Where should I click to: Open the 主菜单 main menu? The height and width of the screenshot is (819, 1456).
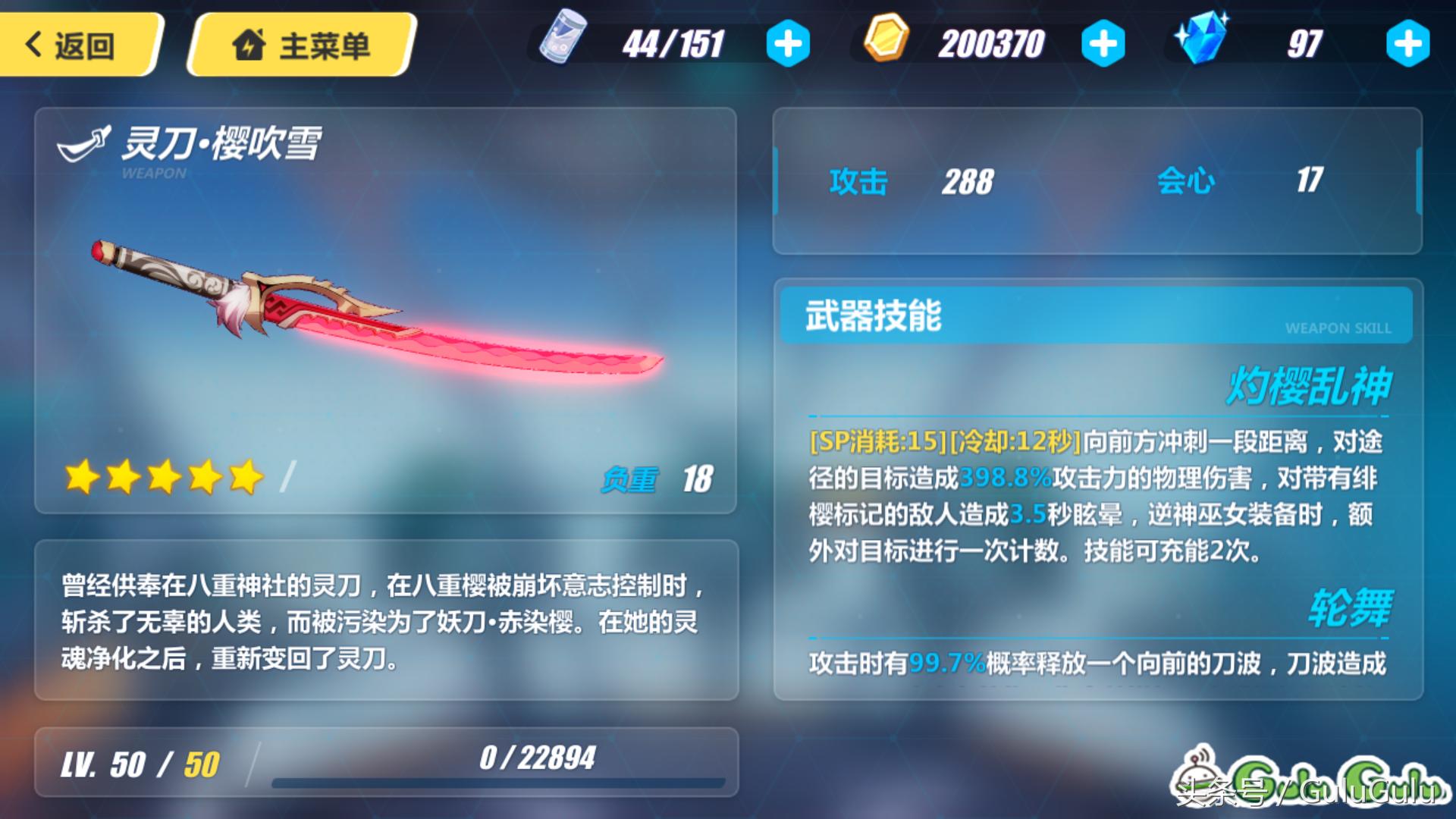(x=302, y=45)
